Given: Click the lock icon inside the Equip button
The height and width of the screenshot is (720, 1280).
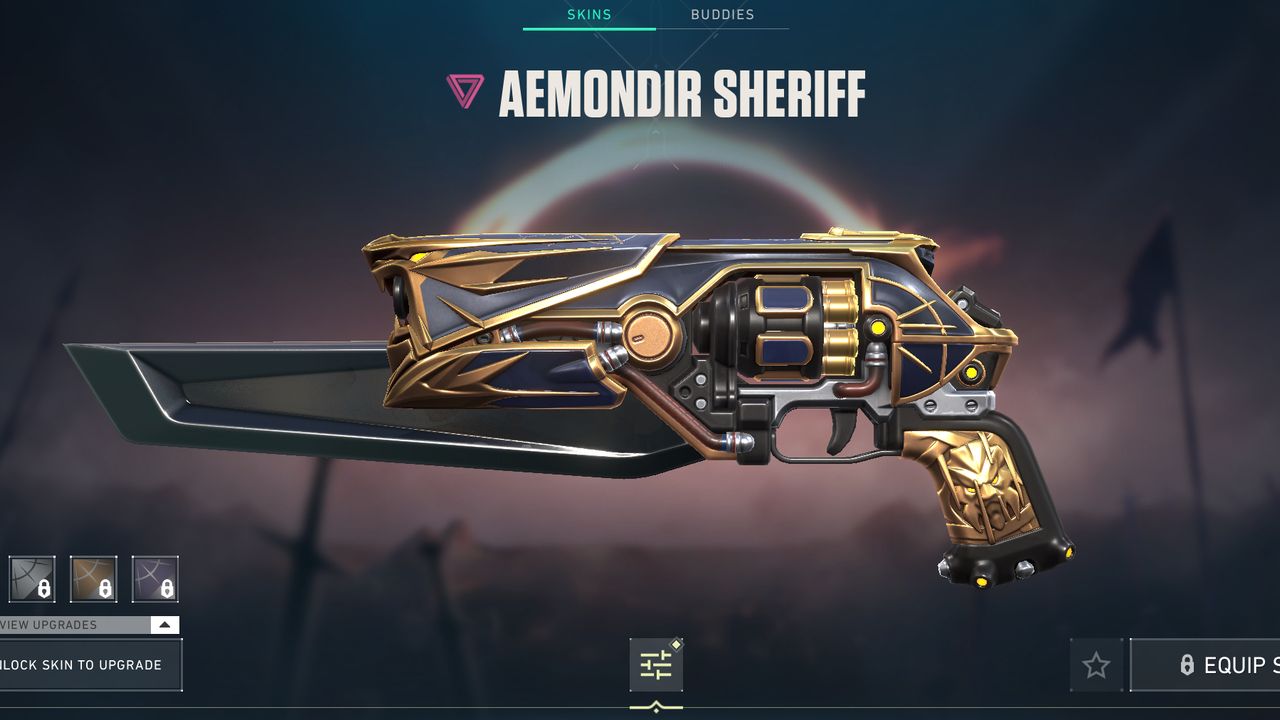Looking at the screenshot, I should tap(1188, 665).
